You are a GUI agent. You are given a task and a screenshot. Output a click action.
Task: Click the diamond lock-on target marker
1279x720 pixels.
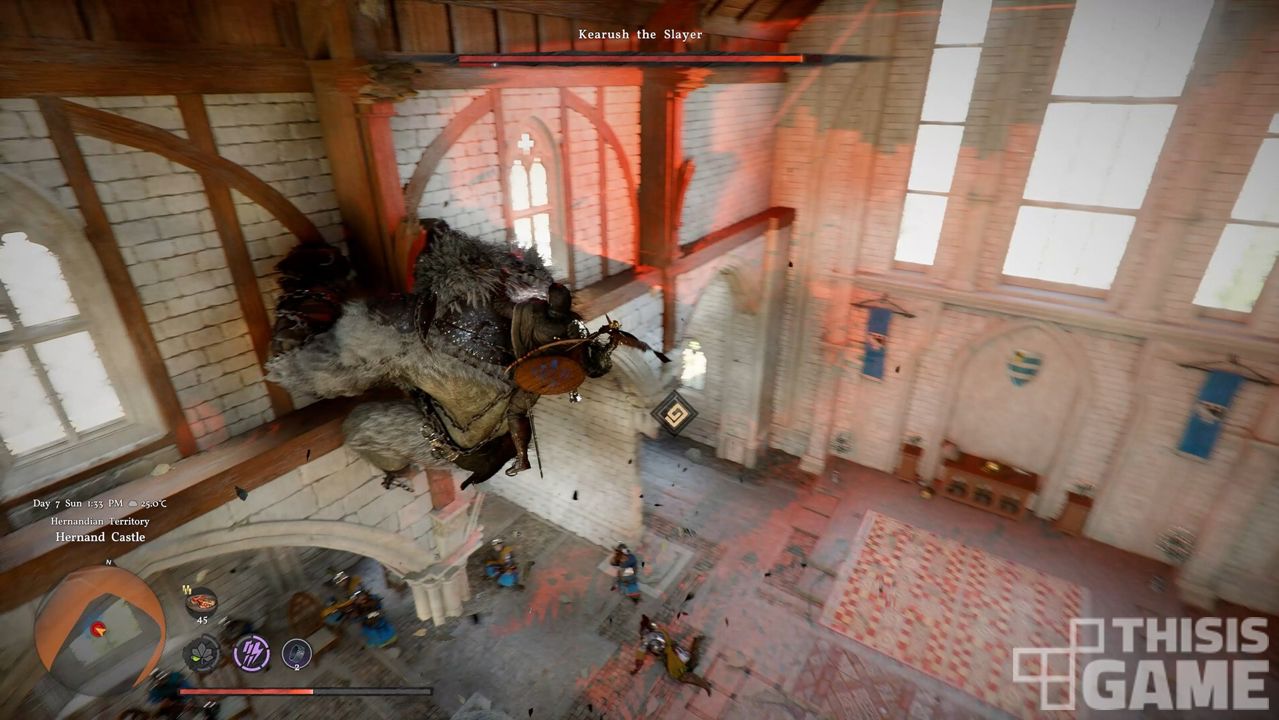coord(674,412)
